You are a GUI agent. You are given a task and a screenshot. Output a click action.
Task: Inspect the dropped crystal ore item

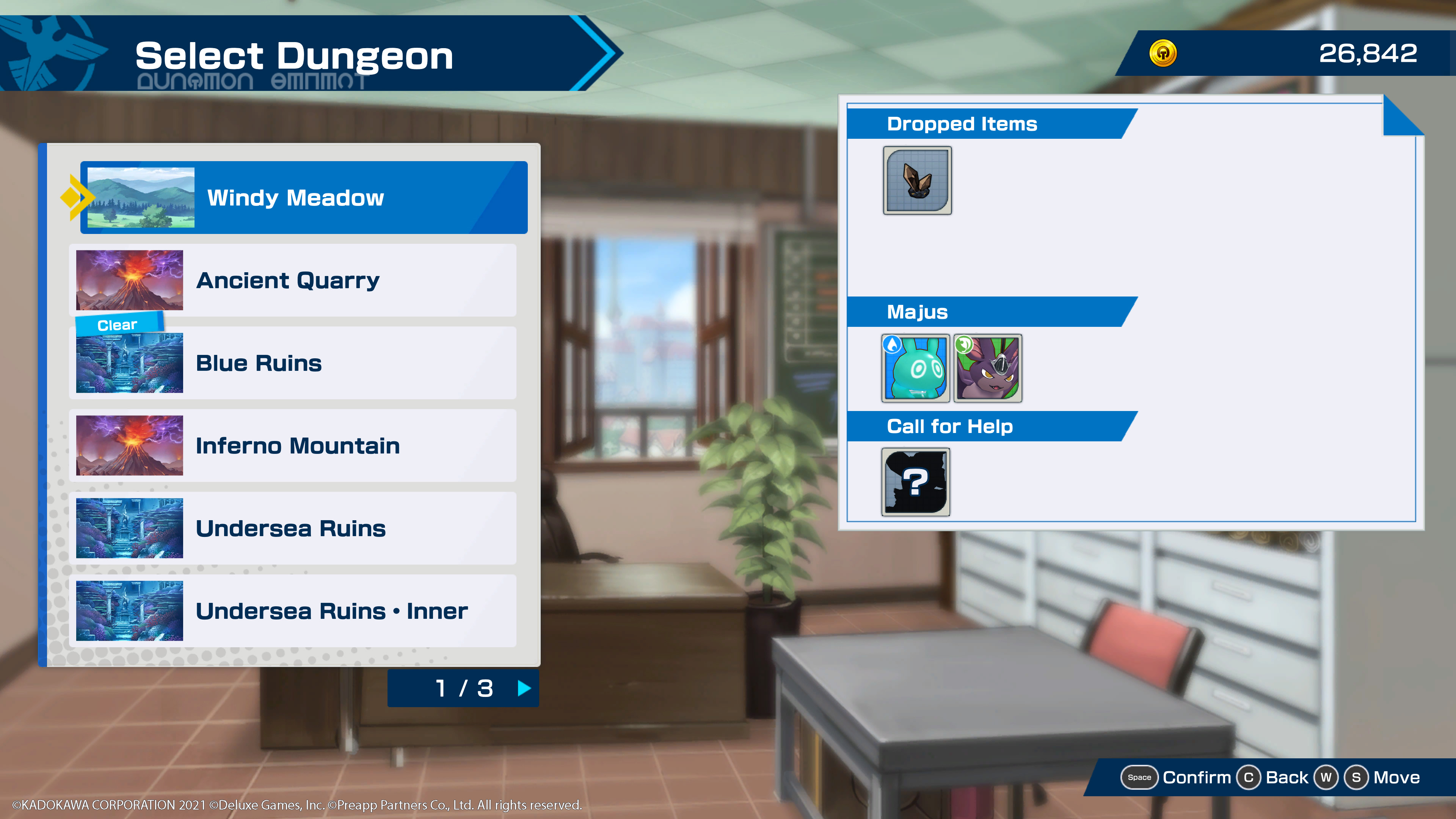pos(917,181)
